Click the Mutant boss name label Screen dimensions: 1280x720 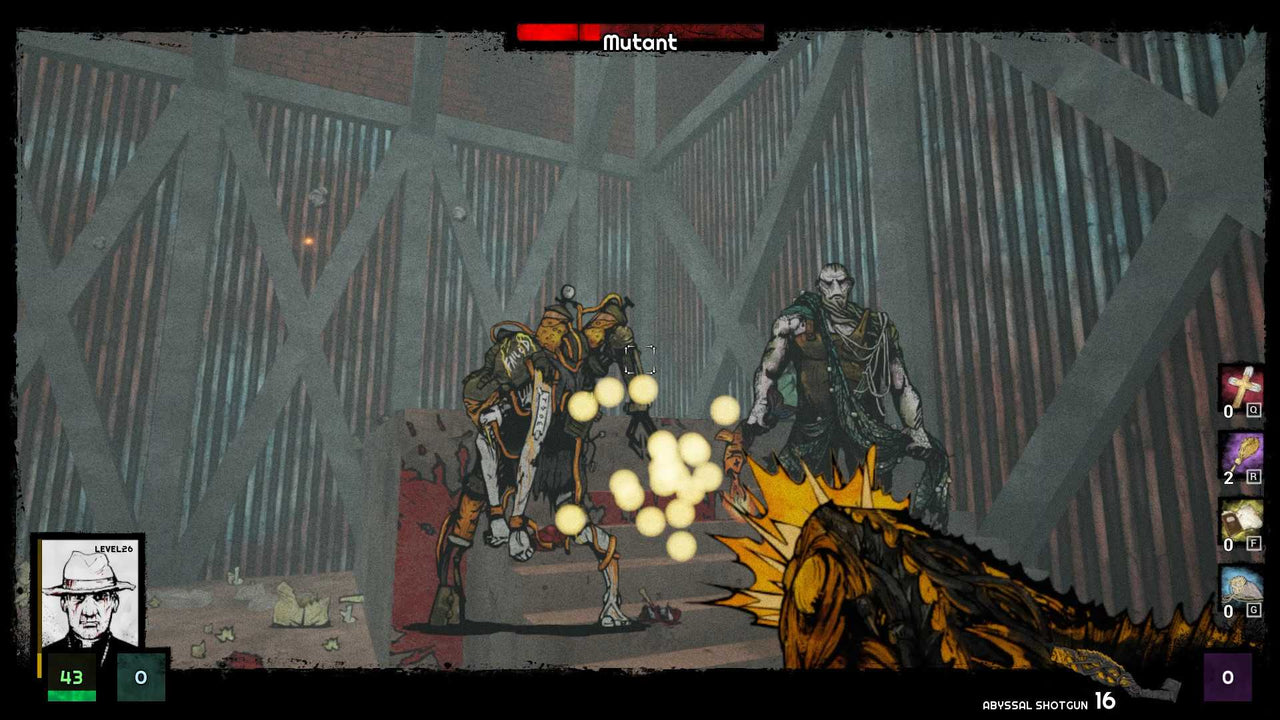[x=639, y=43]
